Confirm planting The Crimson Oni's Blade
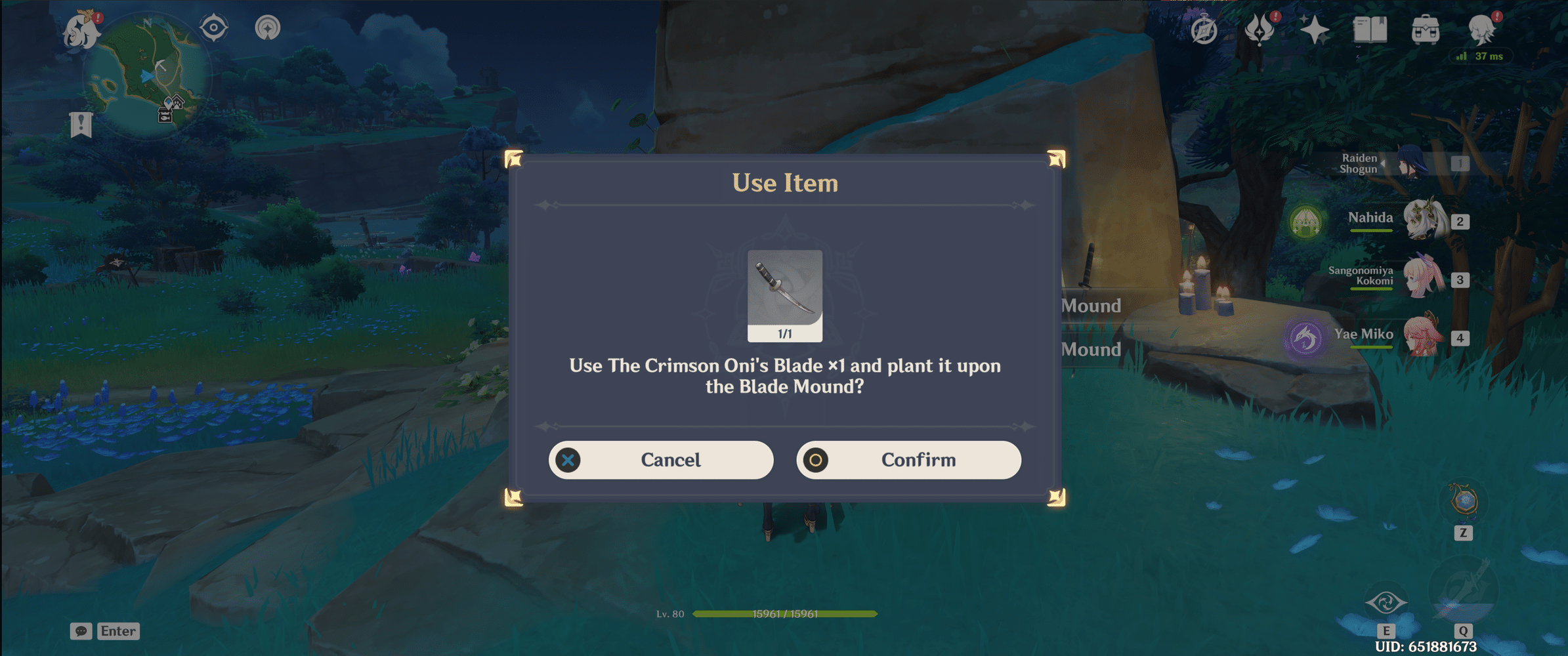 point(908,460)
